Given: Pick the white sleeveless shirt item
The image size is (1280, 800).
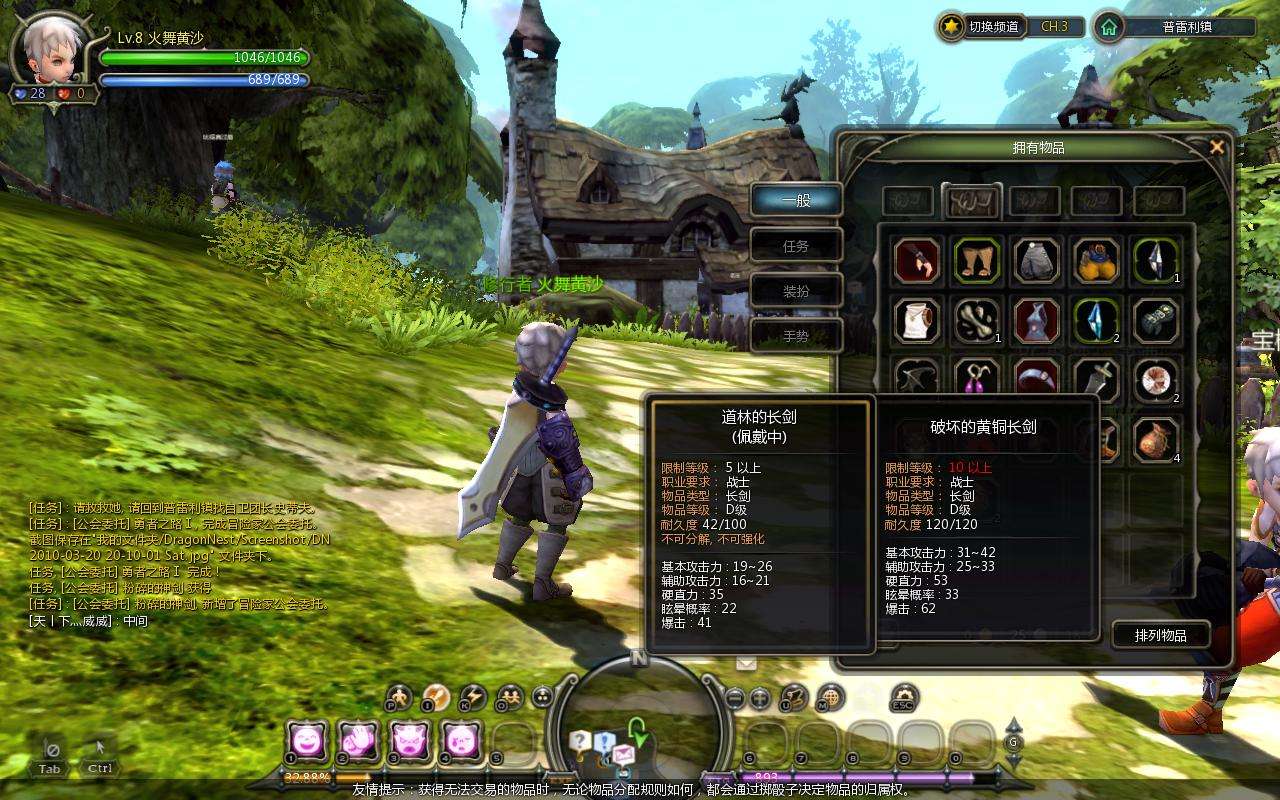Looking at the screenshot, I should point(917,321).
